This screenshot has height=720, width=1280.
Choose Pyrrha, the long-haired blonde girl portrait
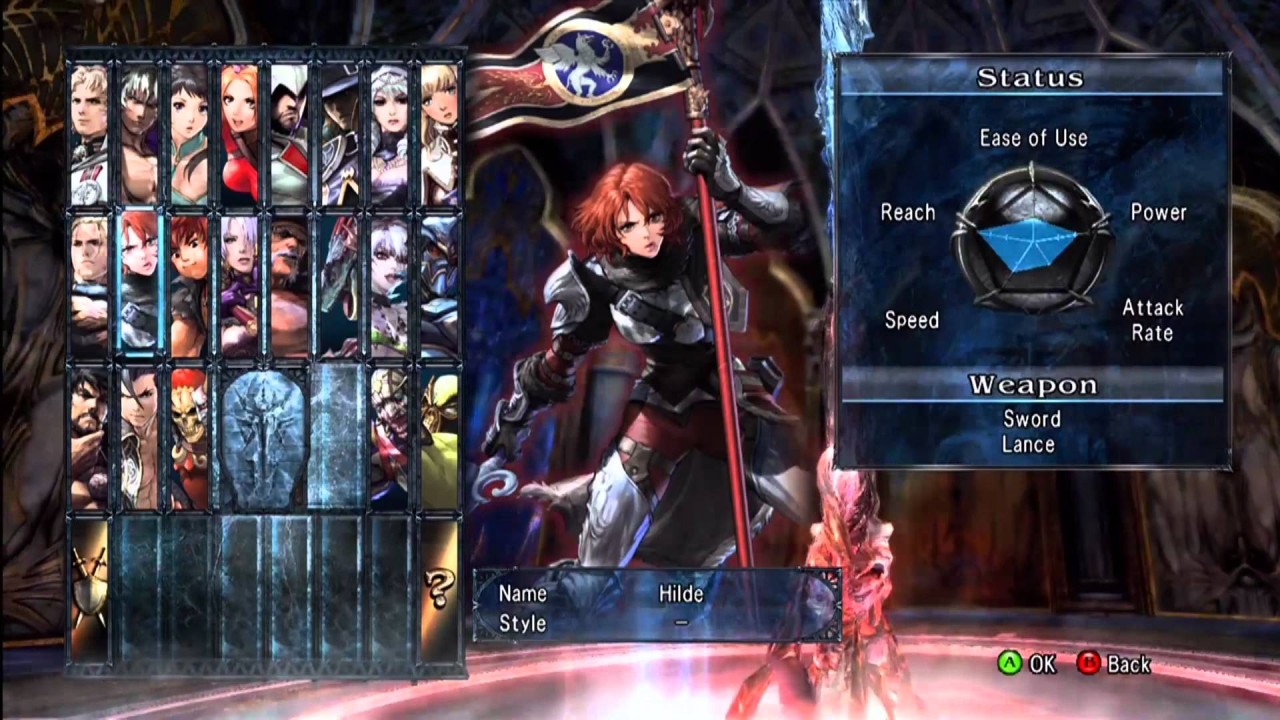440,134
